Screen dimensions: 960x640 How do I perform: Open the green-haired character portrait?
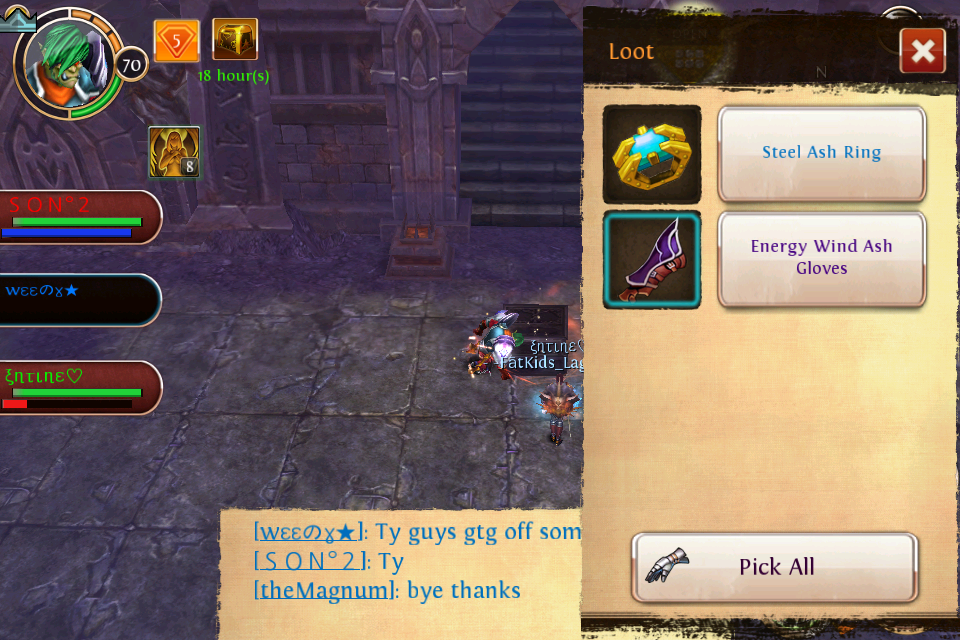click(x=67, y=63)
